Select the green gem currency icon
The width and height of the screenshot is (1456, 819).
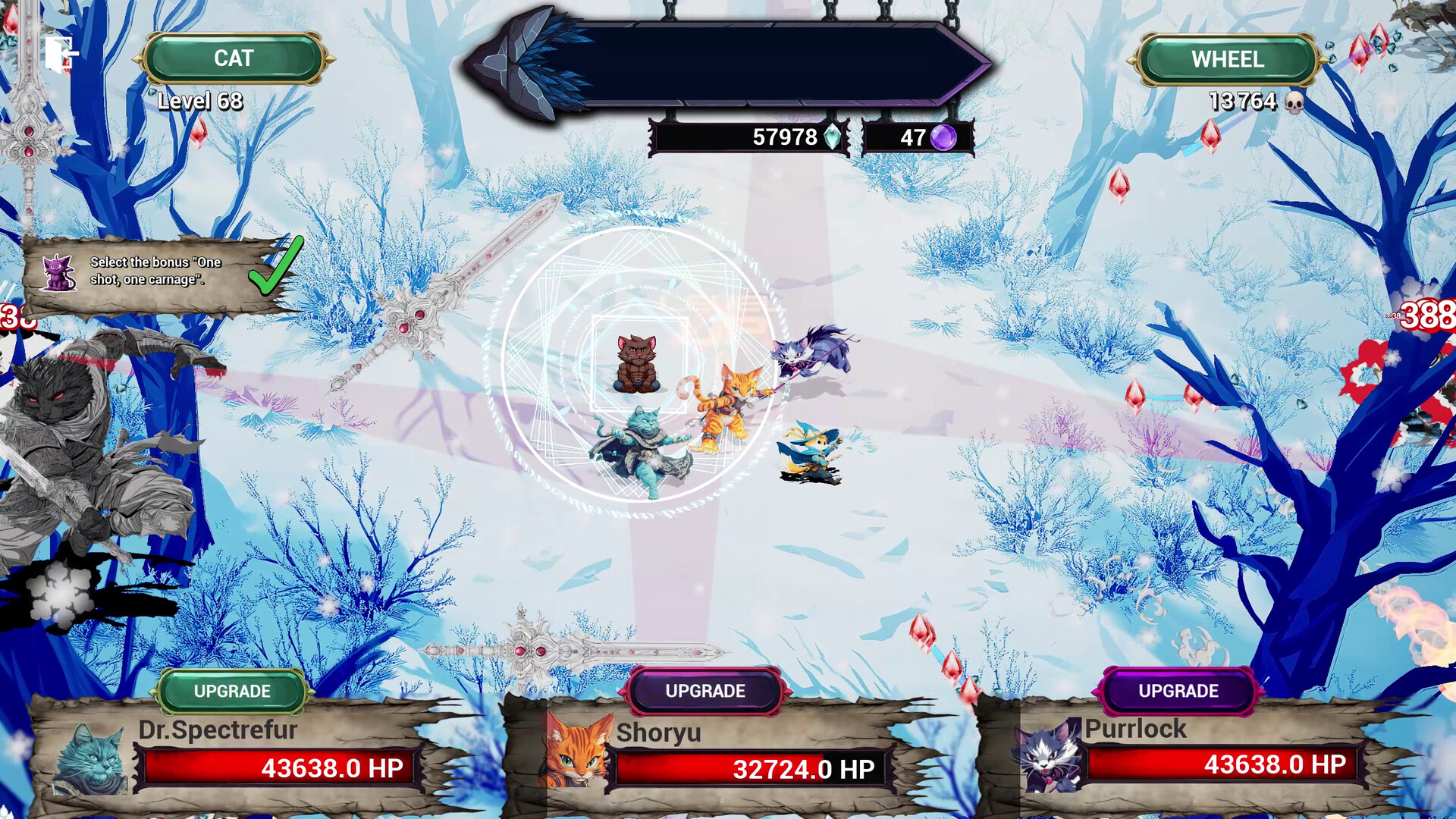click(831, 136)
